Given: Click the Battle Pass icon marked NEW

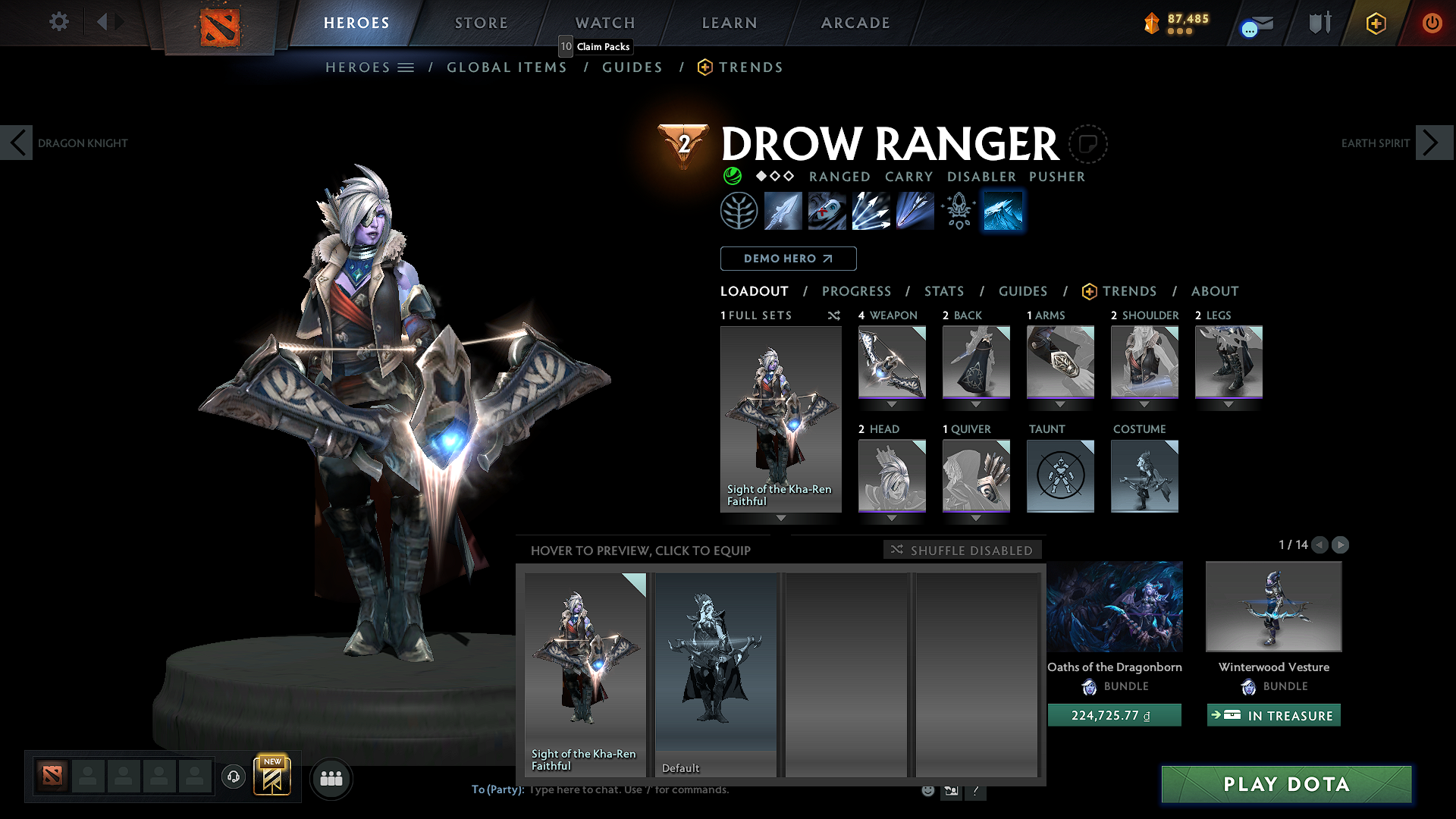Looking at the screenshot, I should click(273, 775).
